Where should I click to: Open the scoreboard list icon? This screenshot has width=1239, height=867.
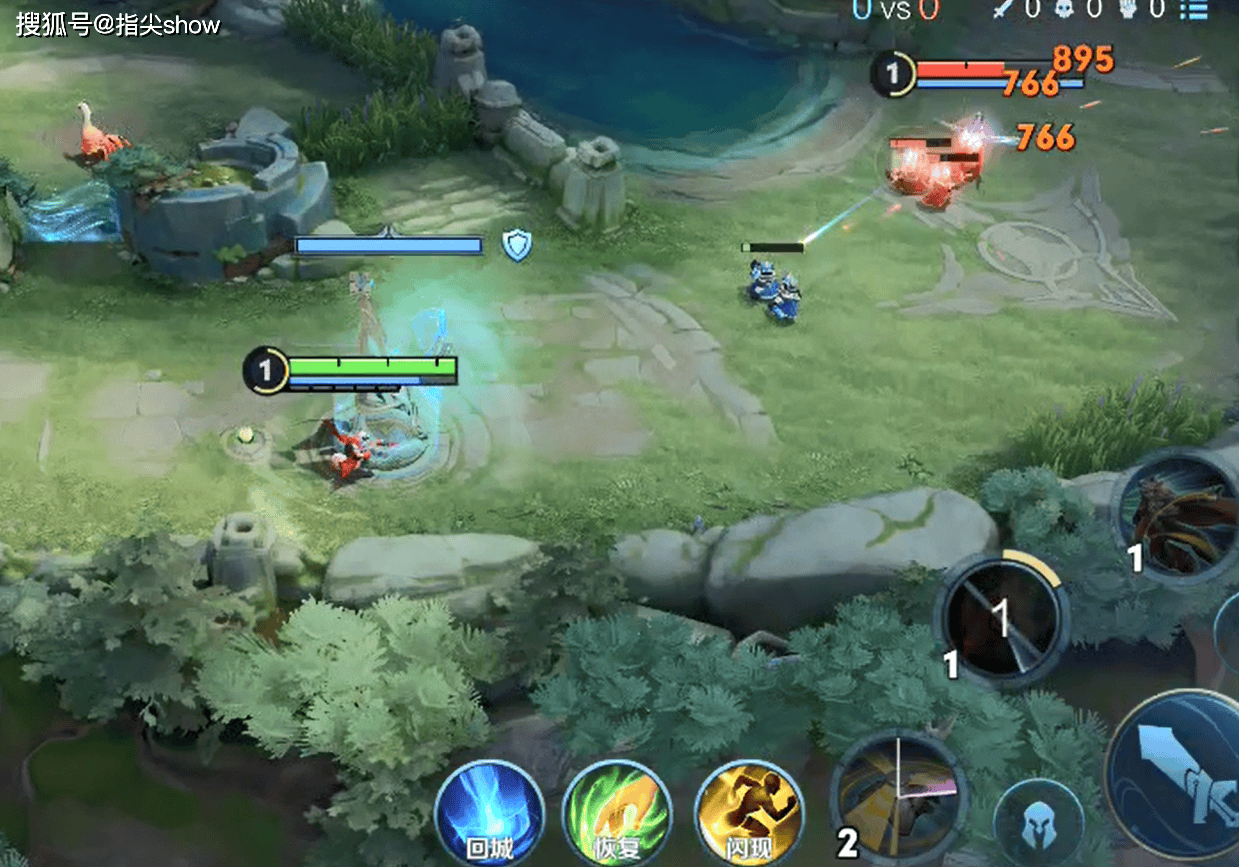[x=1193, y=10]
